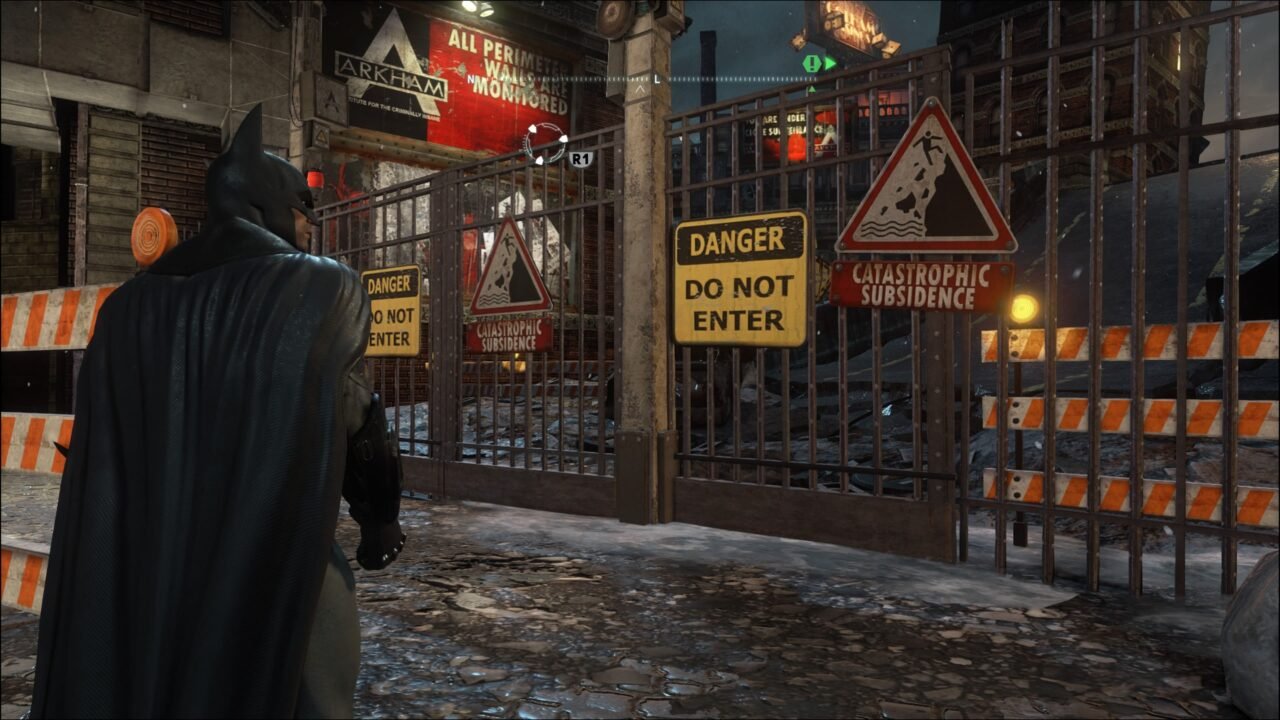Select the green objective exclamation marker icon
This screenshot has width=1280, height=720.
[x=812, y=63]
